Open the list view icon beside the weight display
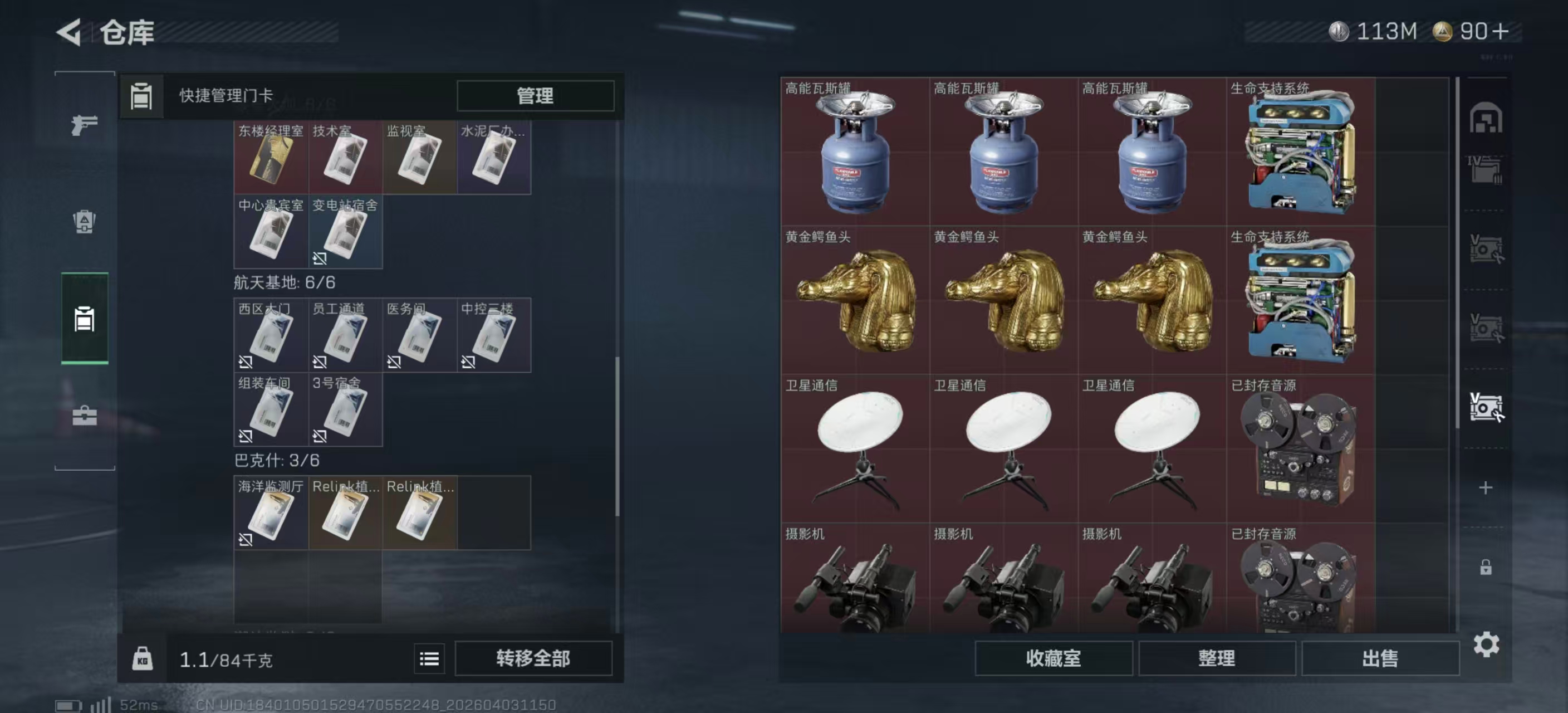 click(x=429, y=659)
